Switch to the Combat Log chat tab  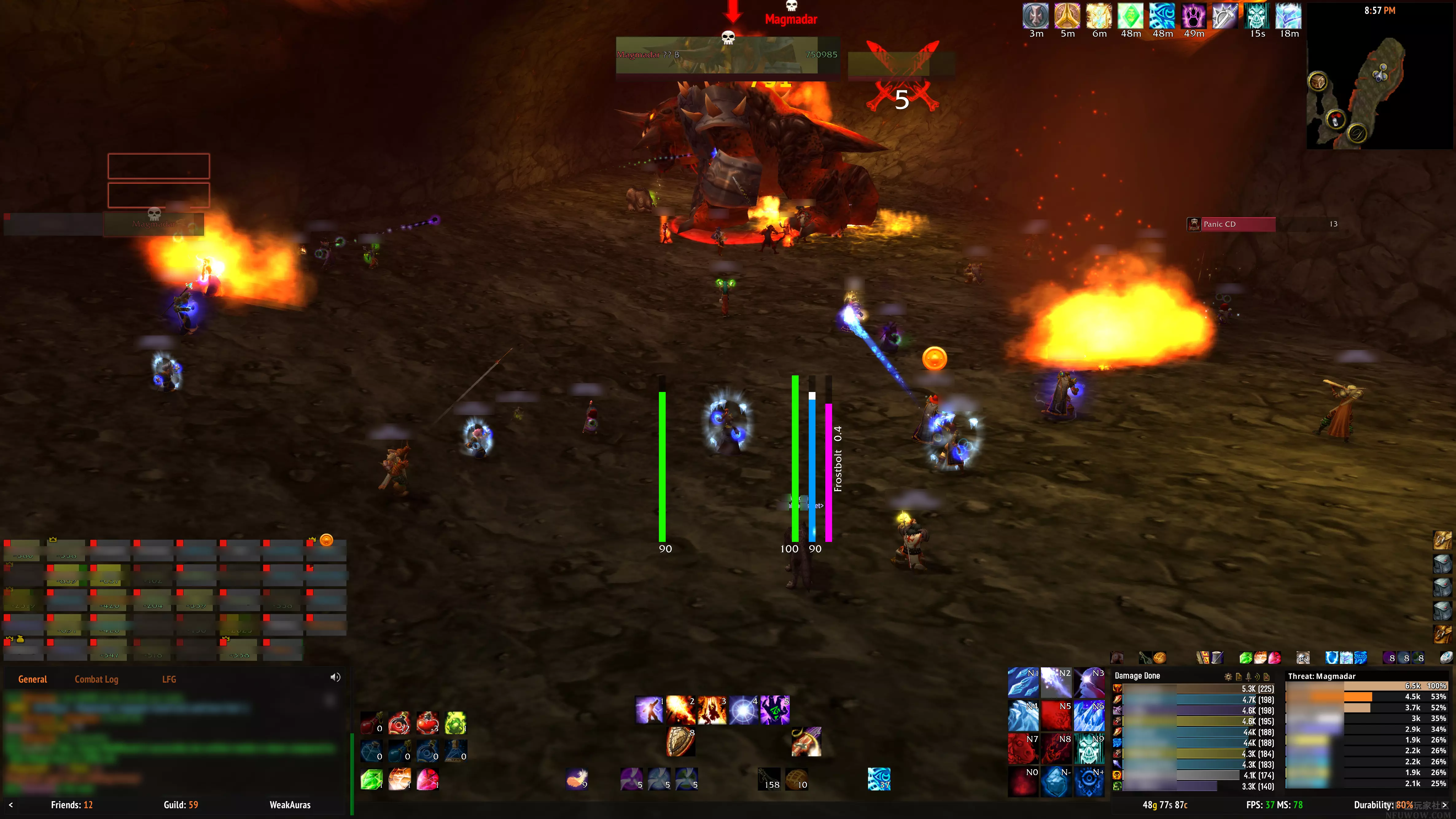(x=96, y=679)
